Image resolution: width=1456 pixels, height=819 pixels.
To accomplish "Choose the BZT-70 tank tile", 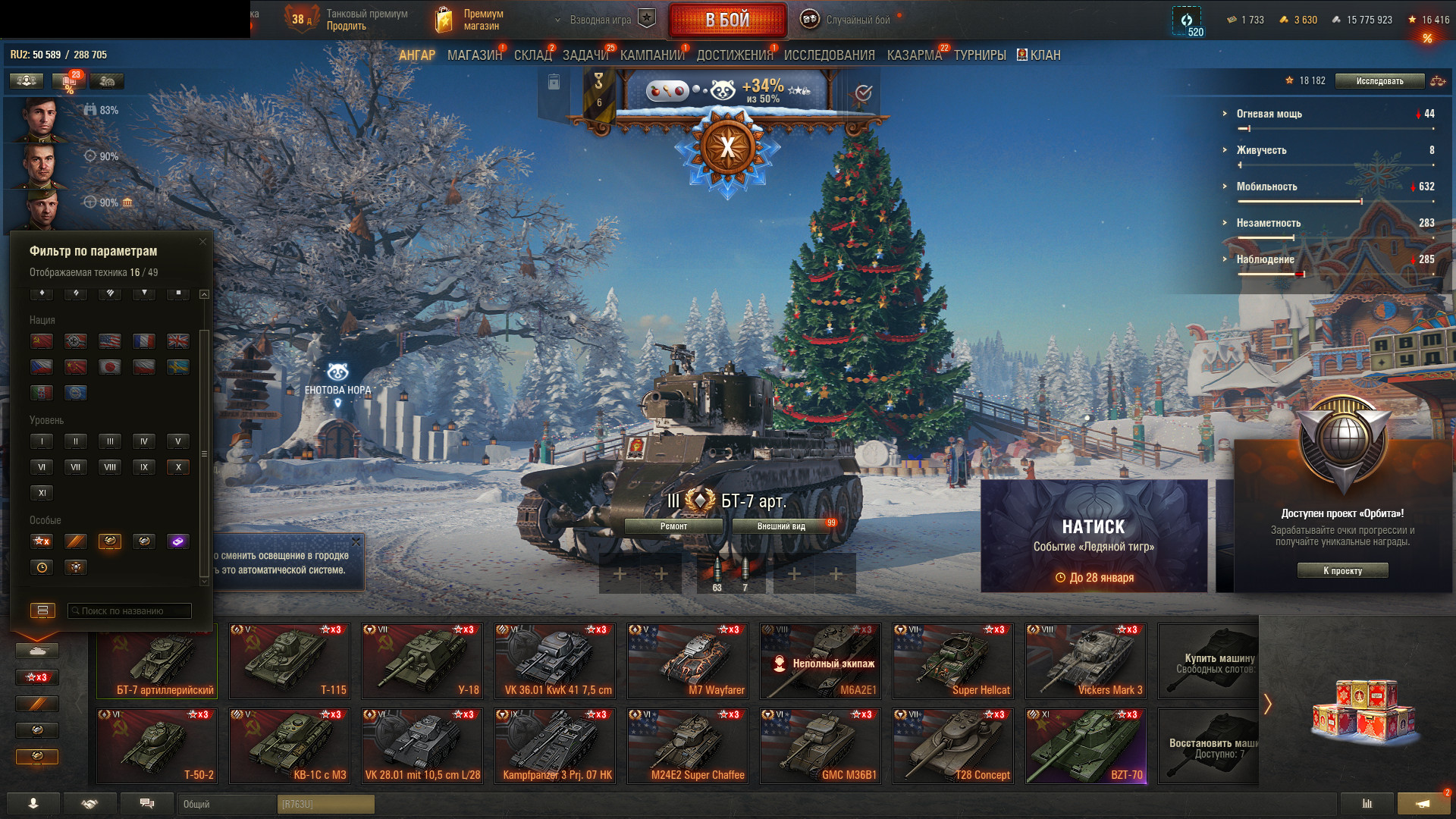I will (x=1086, y=746).
